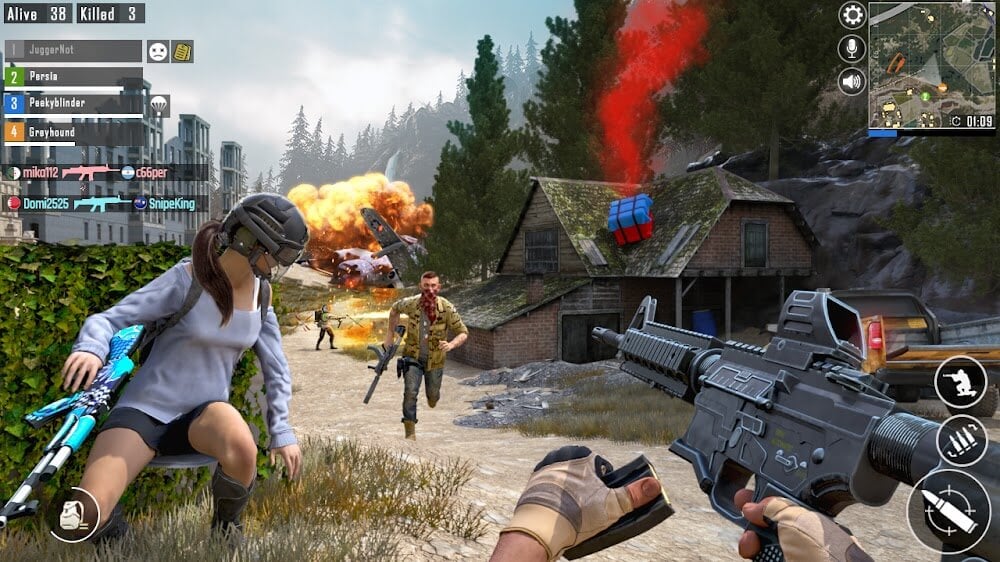Tap the crouch stance button

tap(960, 382)
